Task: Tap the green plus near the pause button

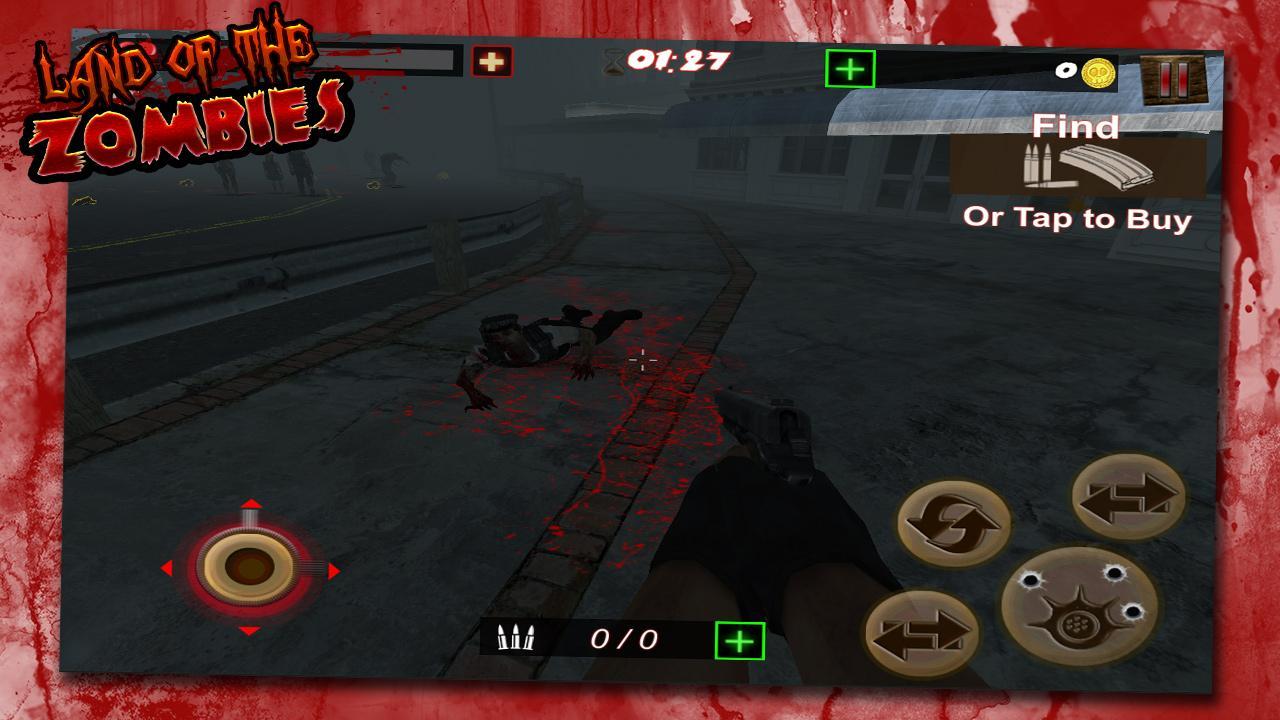Action: 849,69
